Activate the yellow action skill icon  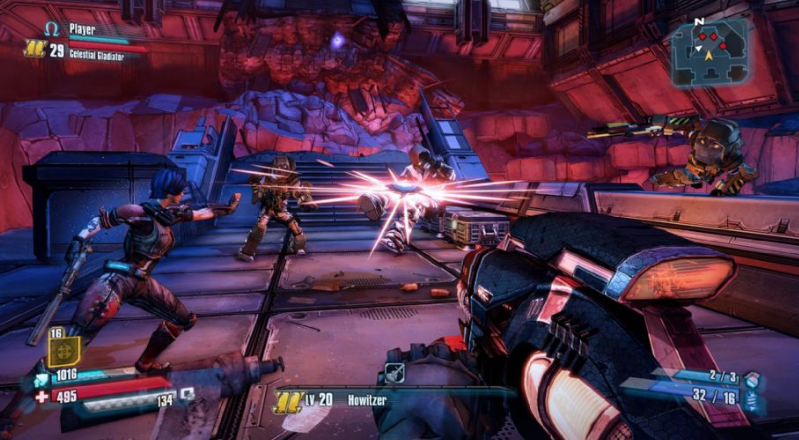62,351
